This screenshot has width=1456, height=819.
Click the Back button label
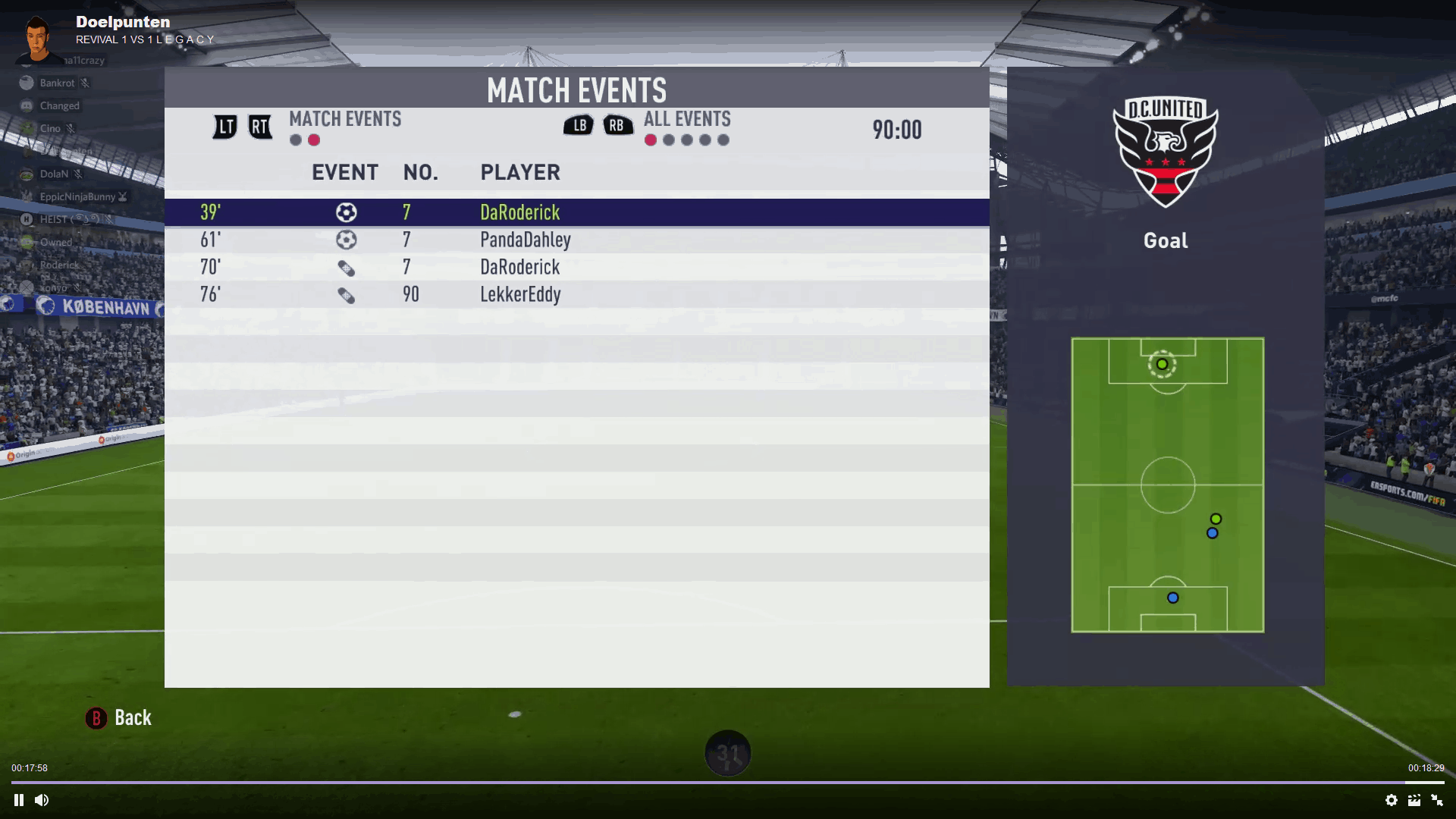click(x=133, y=718)
